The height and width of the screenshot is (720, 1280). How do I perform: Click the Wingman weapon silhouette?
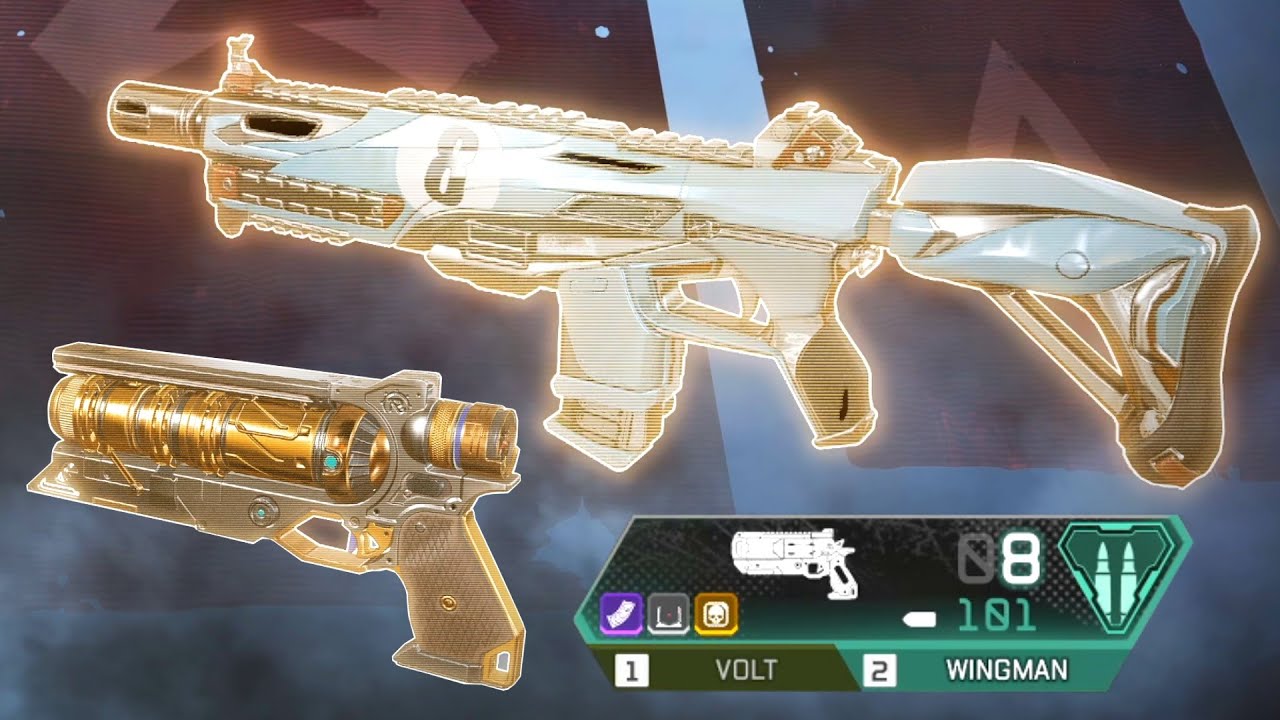point(788,560)
